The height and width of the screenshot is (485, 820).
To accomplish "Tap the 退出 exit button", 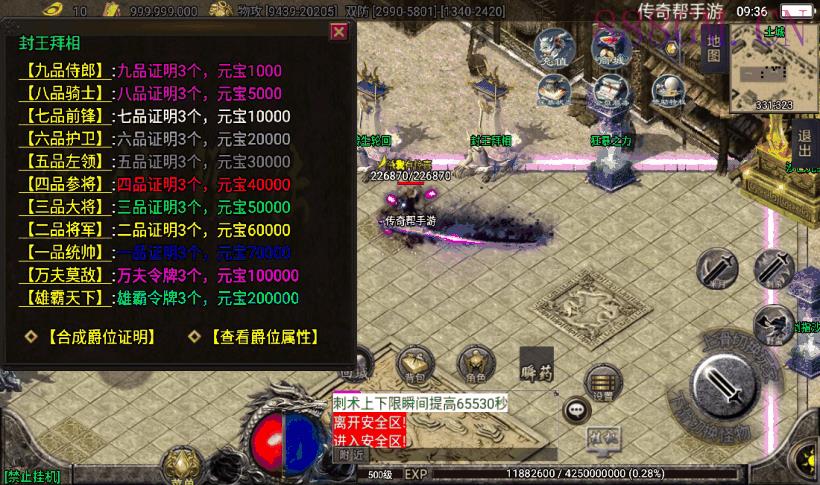I will [x=803, y=146].
